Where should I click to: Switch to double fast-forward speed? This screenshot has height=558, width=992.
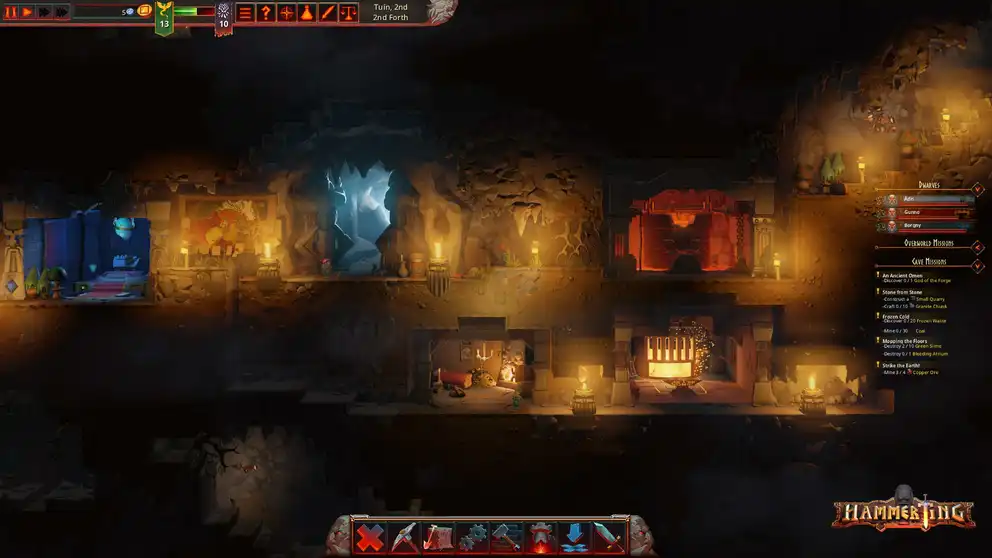tap(45, 12)
